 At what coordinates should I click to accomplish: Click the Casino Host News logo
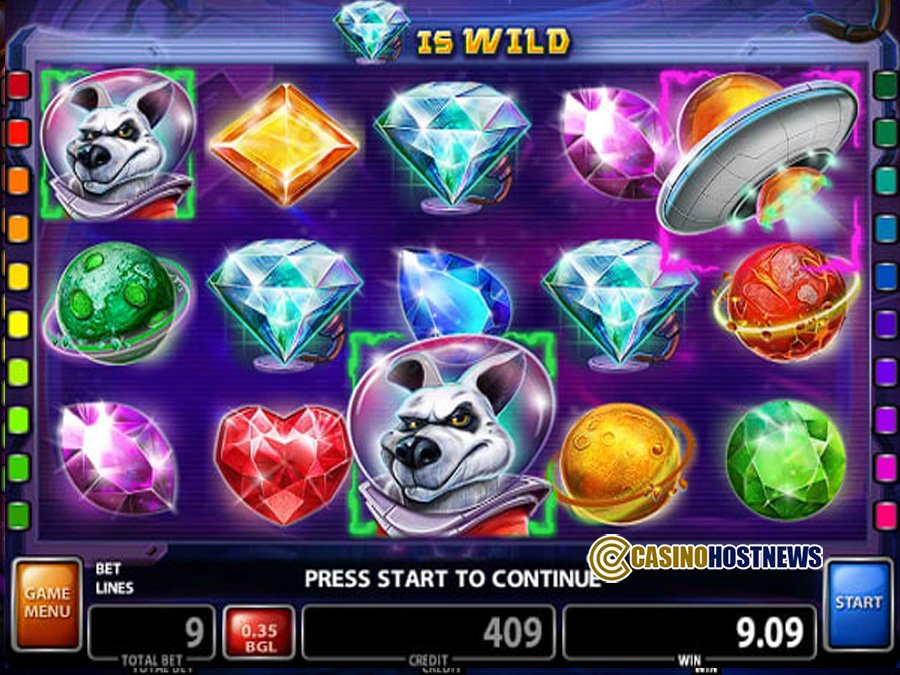click(x=705, y=557)
